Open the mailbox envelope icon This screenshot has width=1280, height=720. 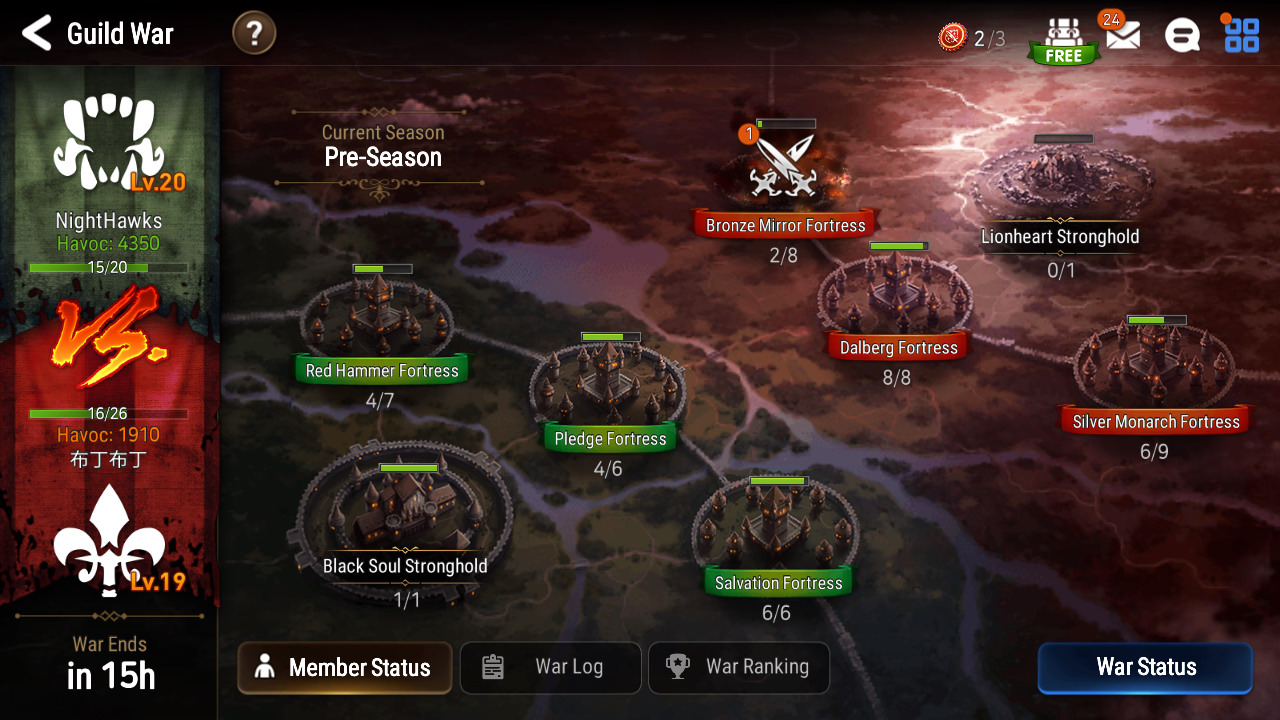(1123, 36)
